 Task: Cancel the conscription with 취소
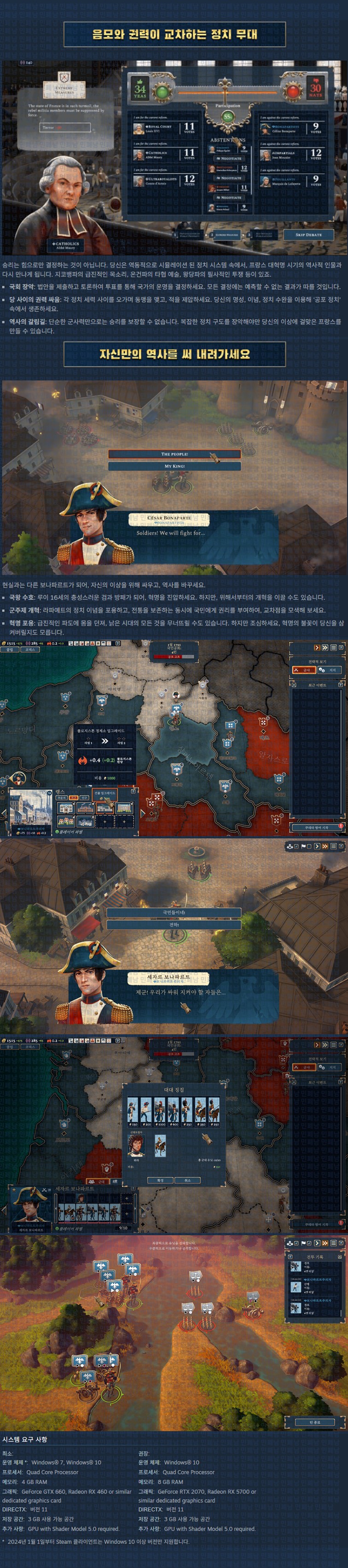[187, 1180]
